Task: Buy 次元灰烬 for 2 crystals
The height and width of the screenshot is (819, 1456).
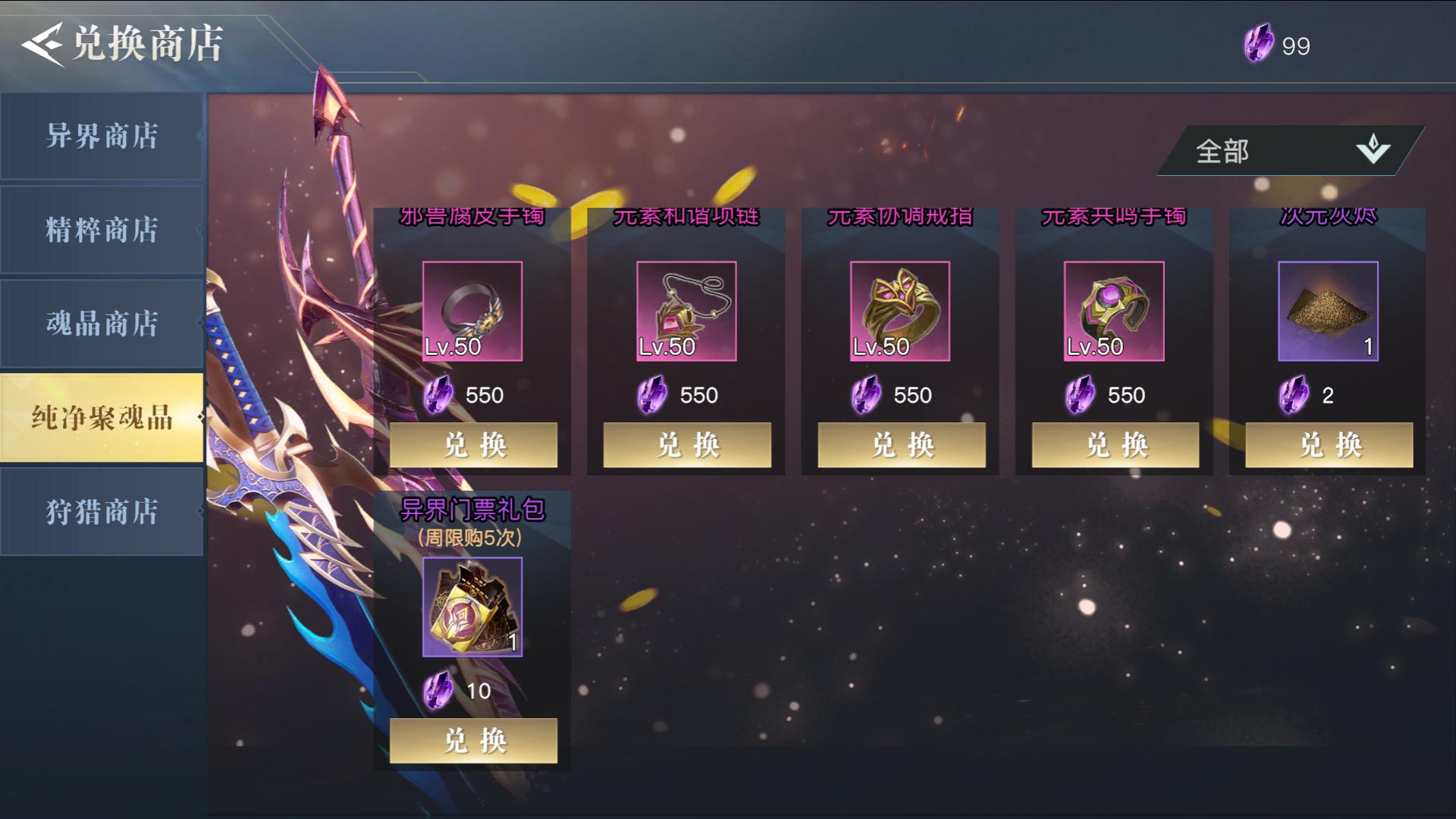Action: click(1329, 444)
